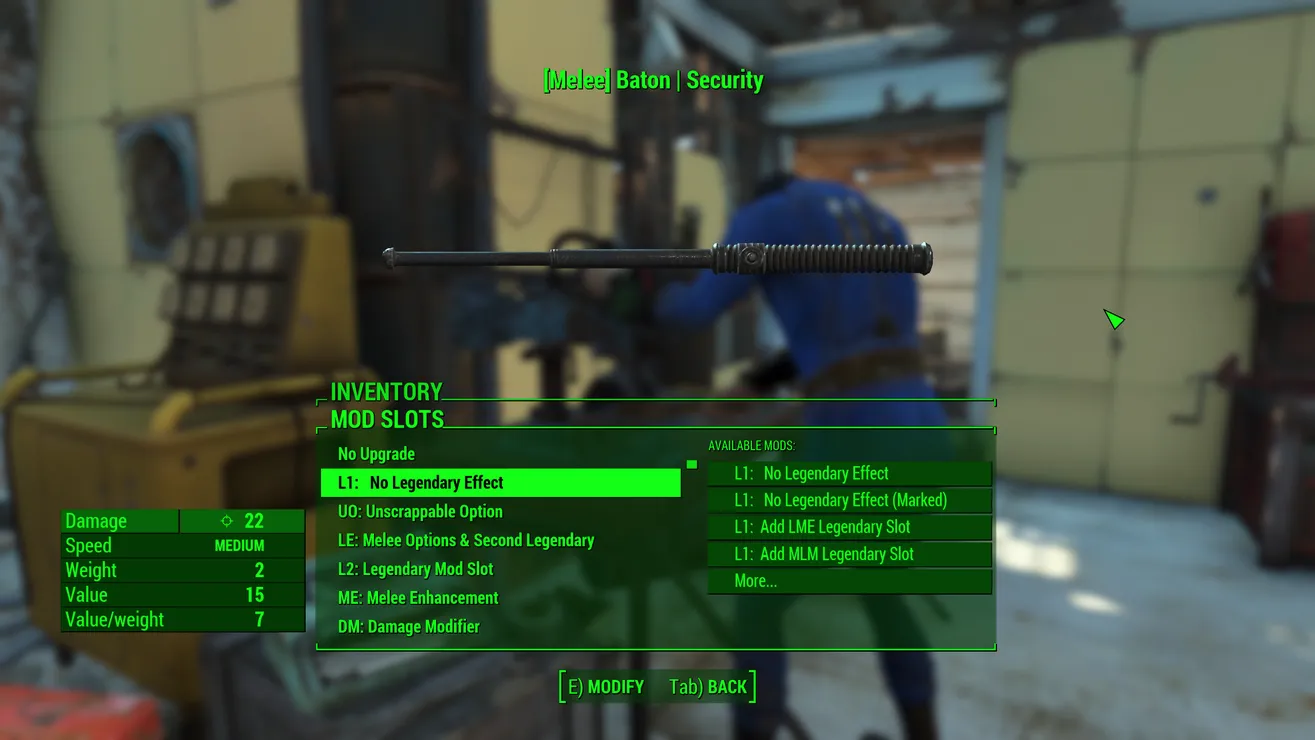Viewport: 1315px width, 740px height.
Task: Choose the ME: Melee Enhancement slot
Action: pyautogui.click(x=418, y=598)
